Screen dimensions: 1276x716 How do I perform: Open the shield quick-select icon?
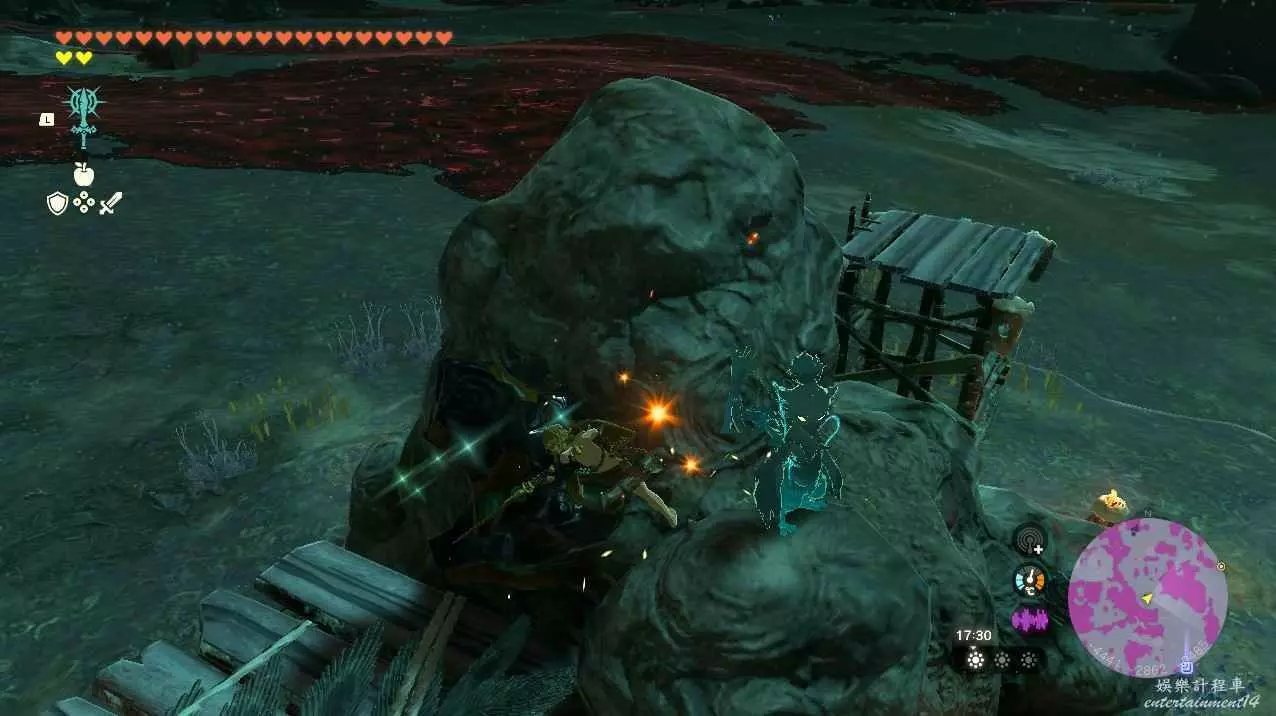coord(58,204)
